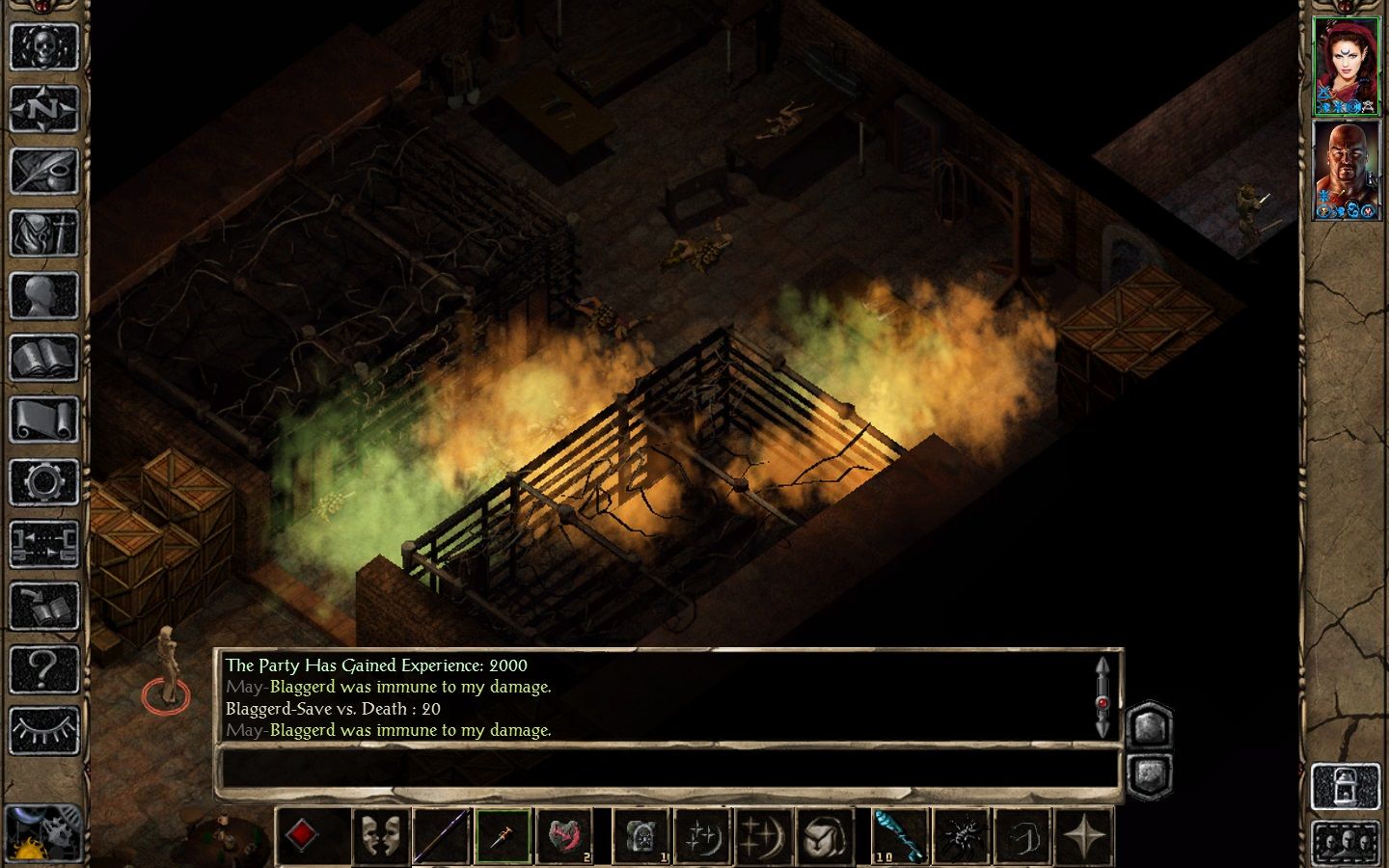Use the blue wand quick item
Image resolution: width=1389 pixels, height=868 pixels.
pyautogui.click(x=900, y=835)
